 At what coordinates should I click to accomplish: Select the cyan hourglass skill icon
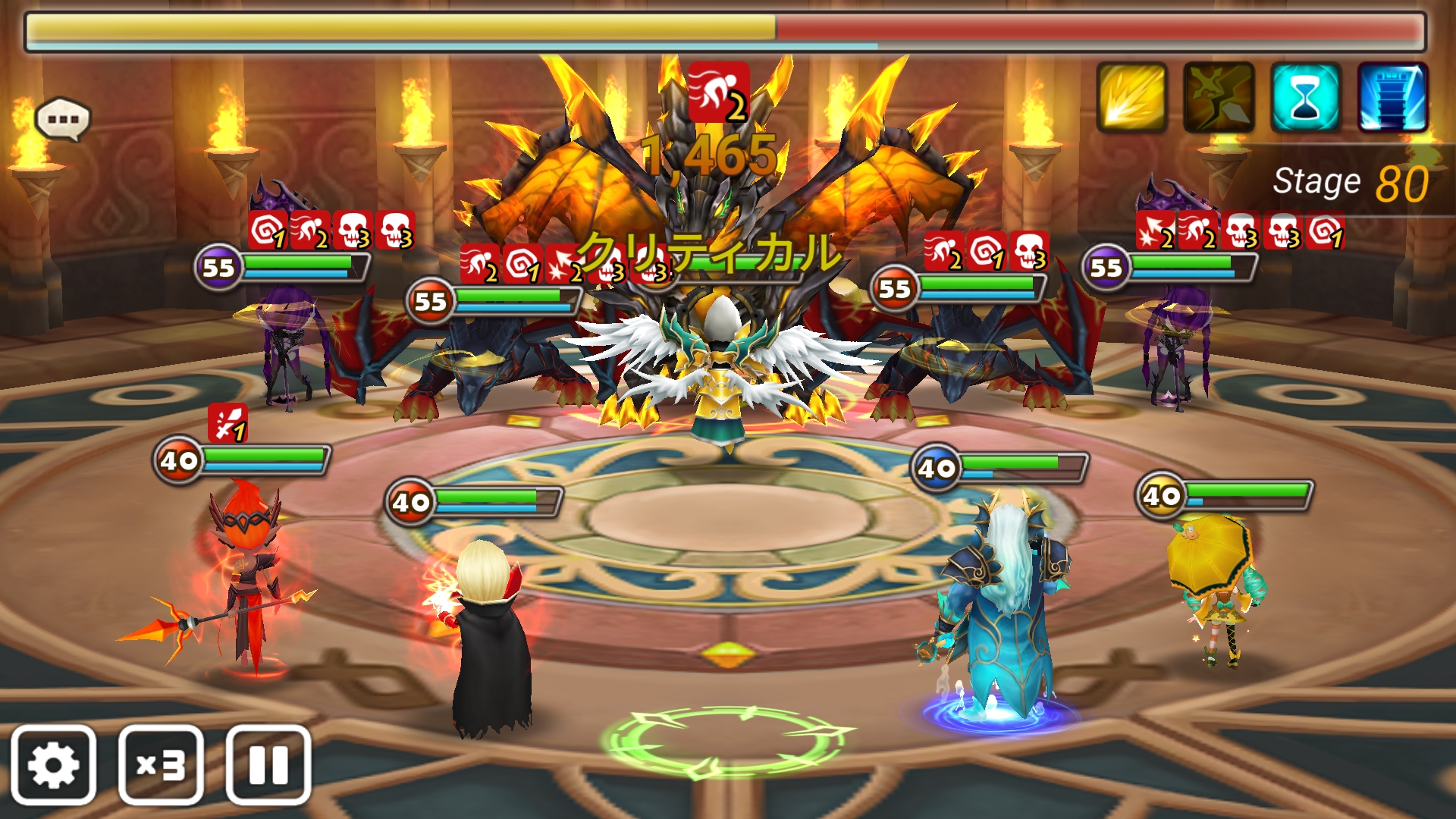[x=1305, y=98]
